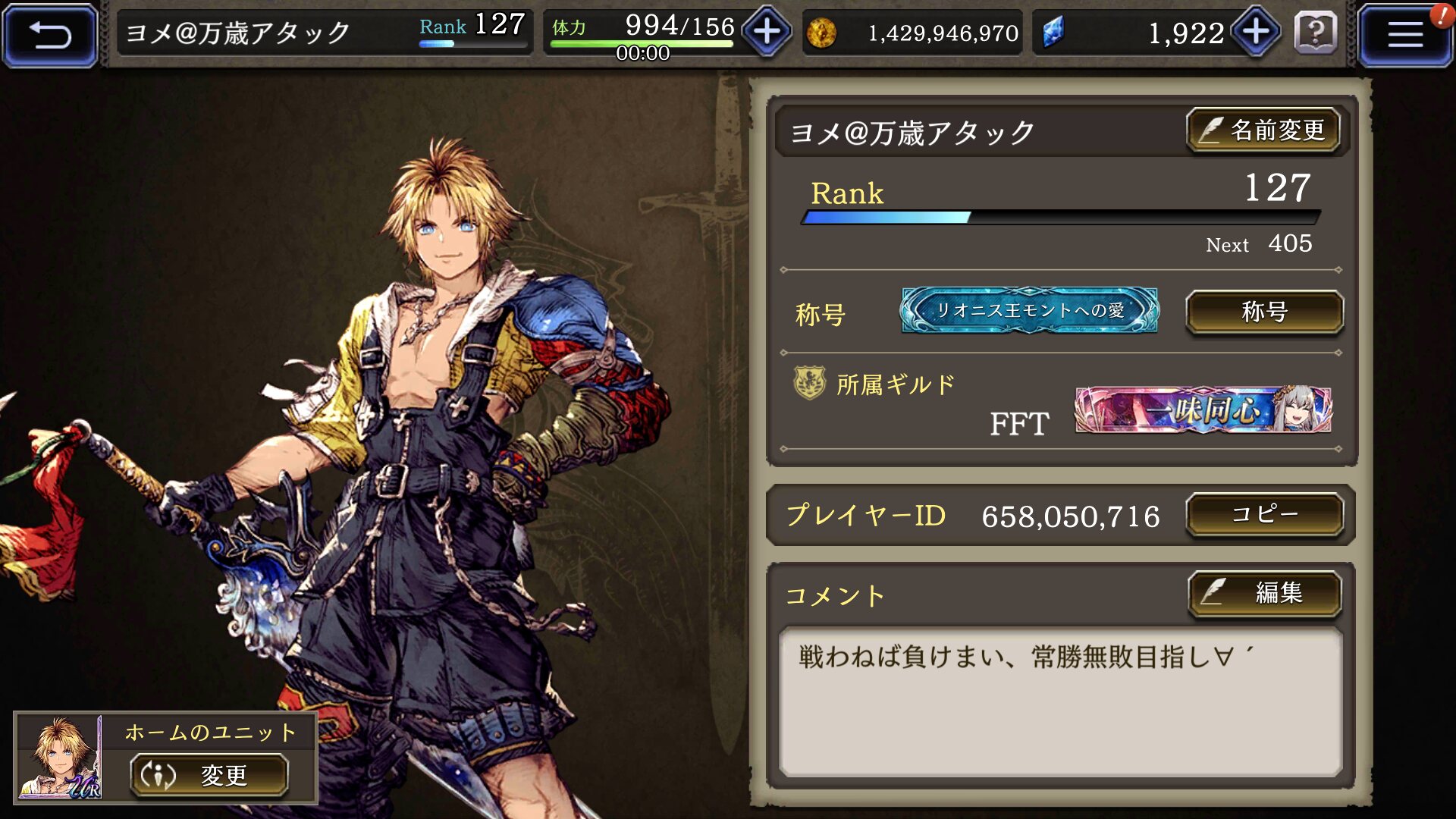Open the hamburger main menu
The width and height of the screenshot is (1456, 819).
point(1404,35)
